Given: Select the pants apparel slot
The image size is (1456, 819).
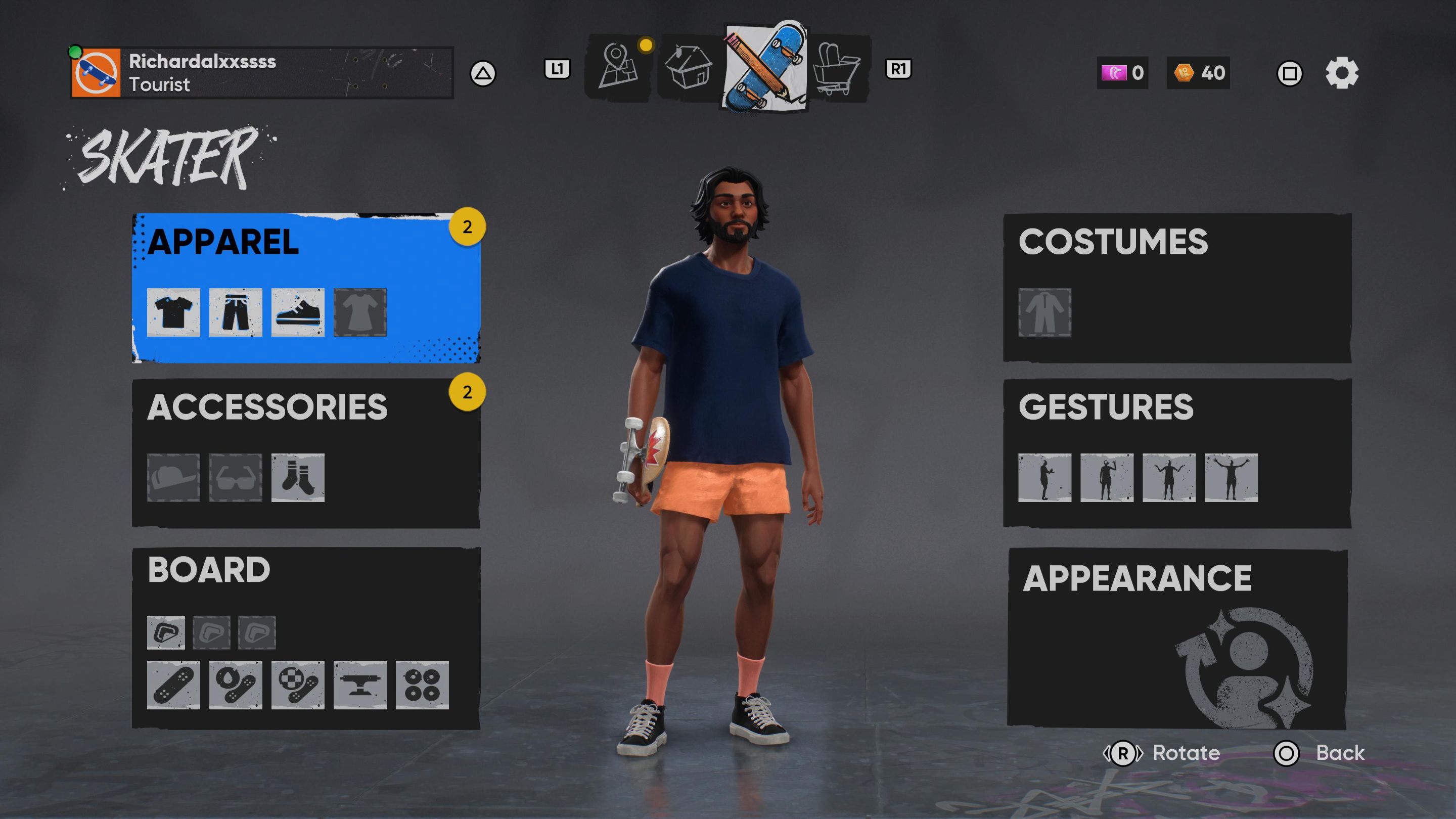Looking at the screenshot, I should click(x=235, y=312).
